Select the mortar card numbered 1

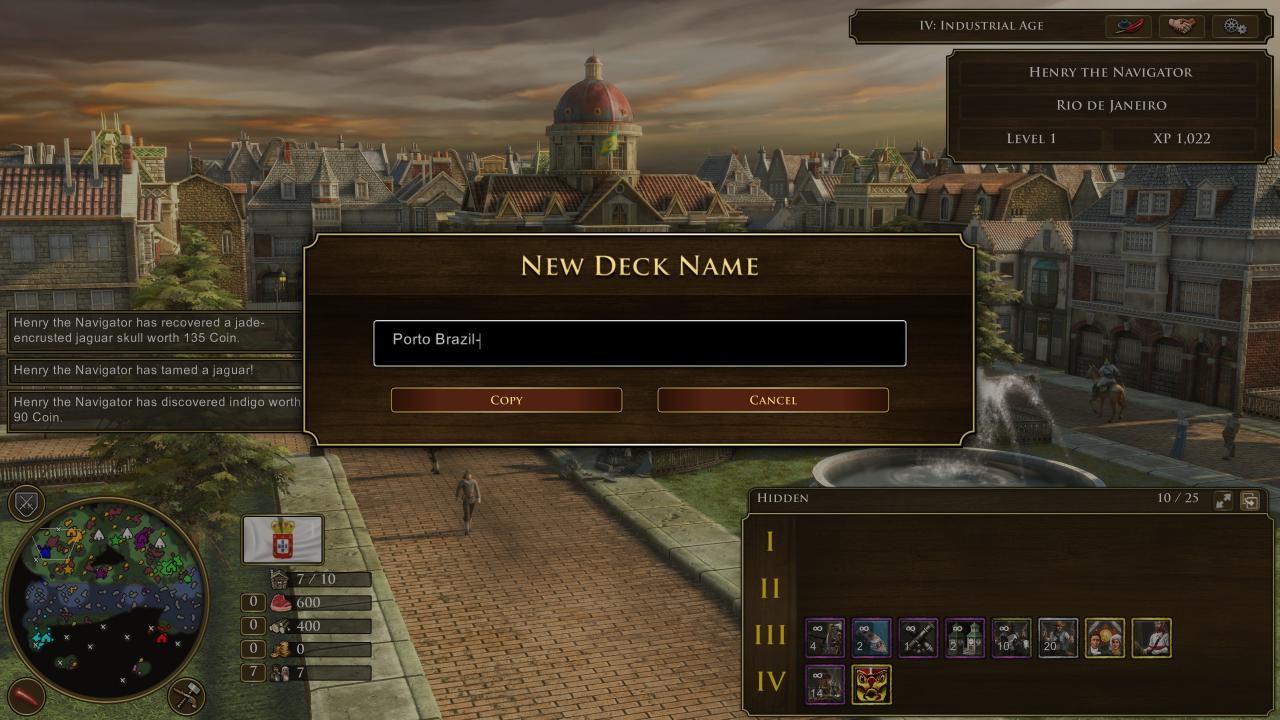point(918,638)
